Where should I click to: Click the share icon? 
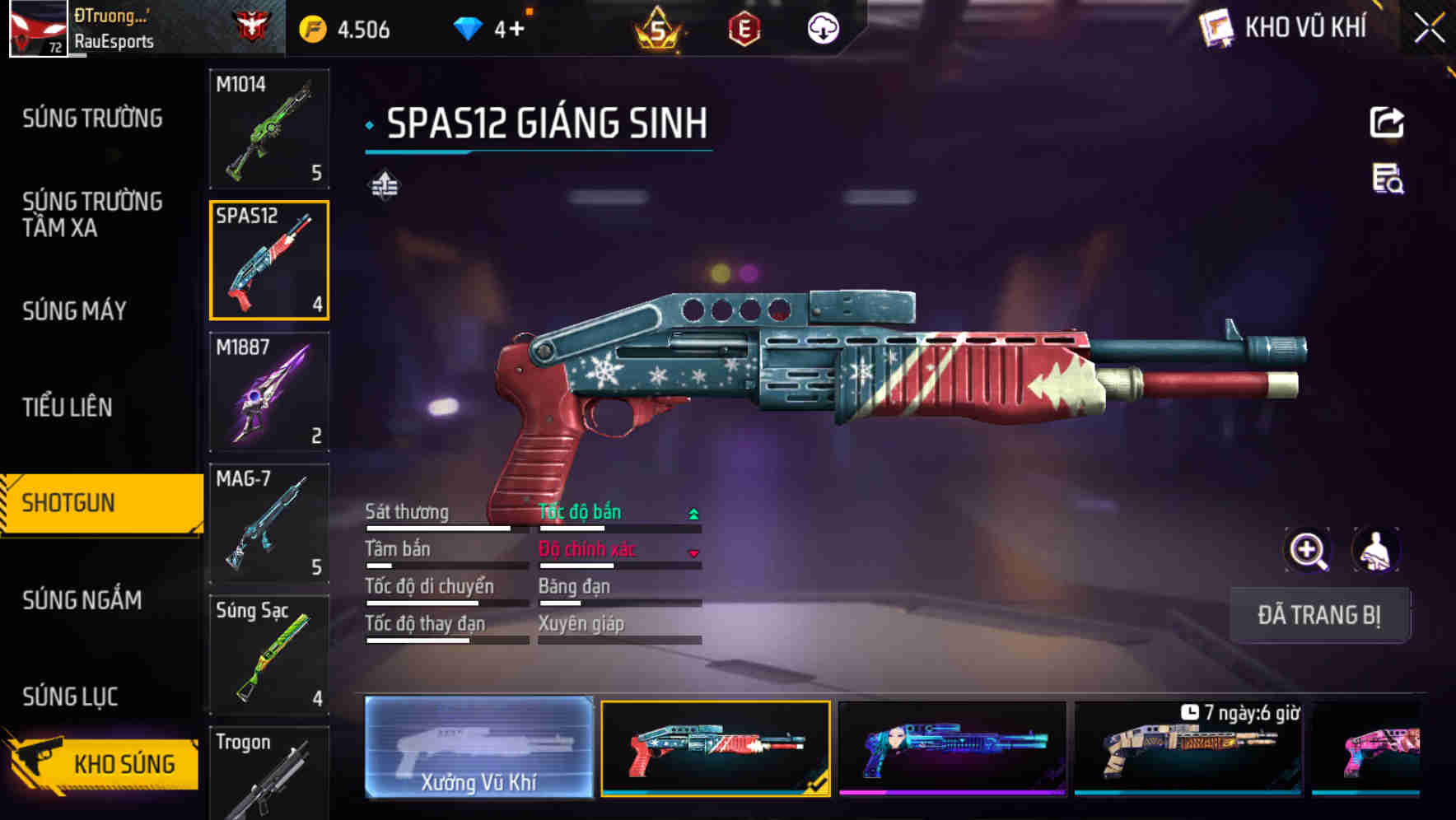pos(1387,123)
